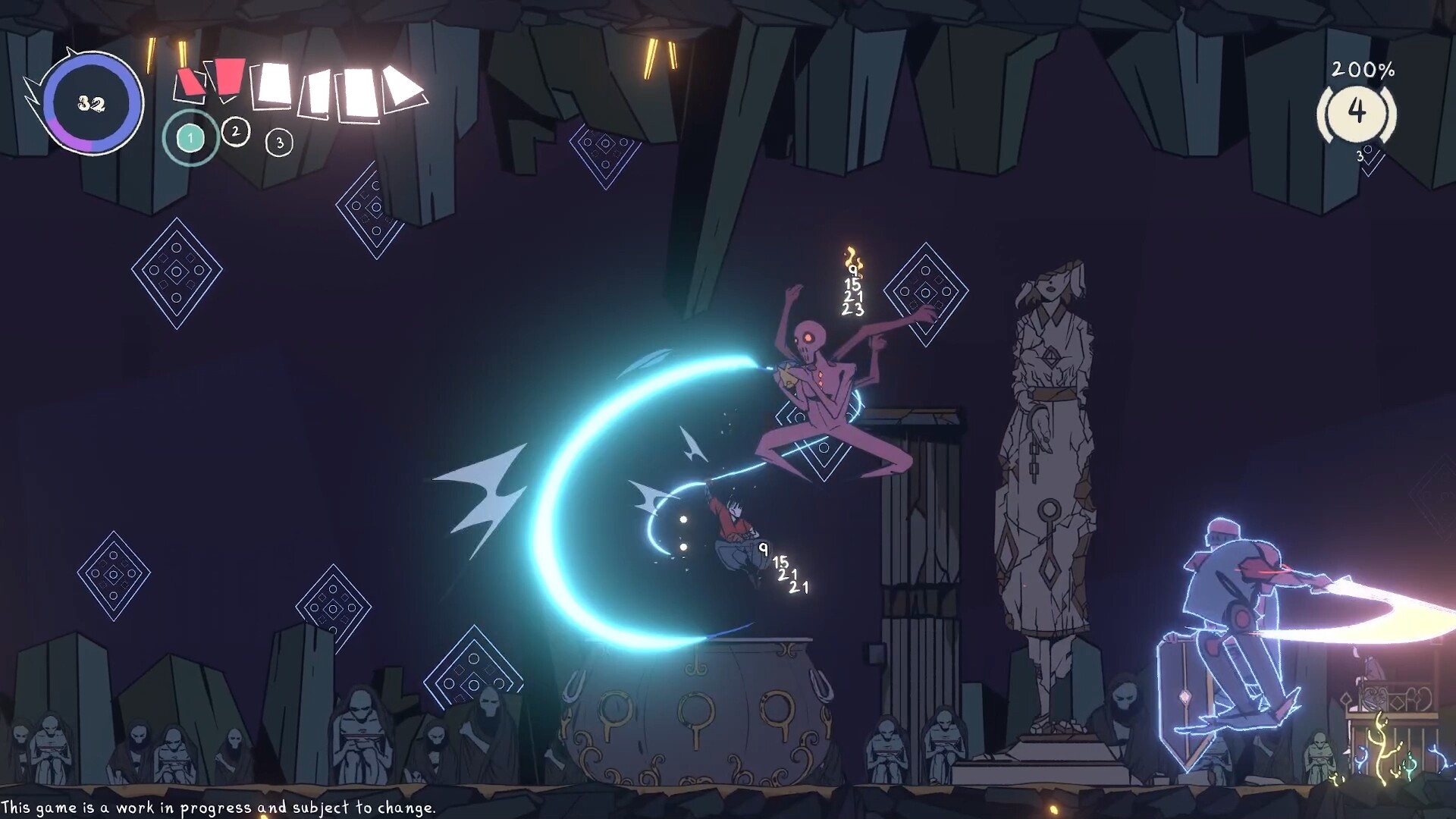Screen dimensions: 1456x819
Task: Pick the first glowing white card
Action: click(274, 85)
